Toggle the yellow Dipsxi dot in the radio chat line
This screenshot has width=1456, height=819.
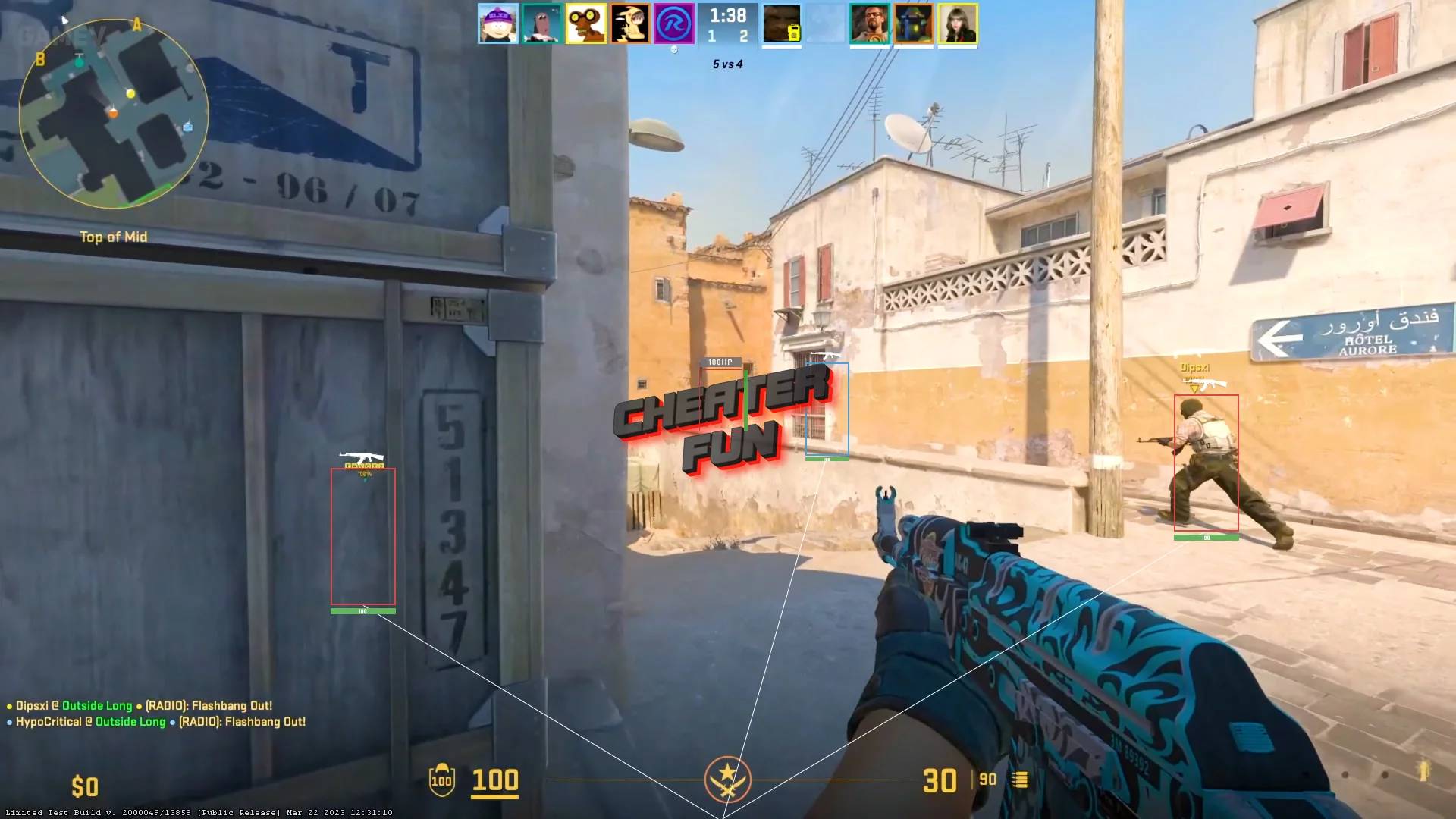pos(11,704)
